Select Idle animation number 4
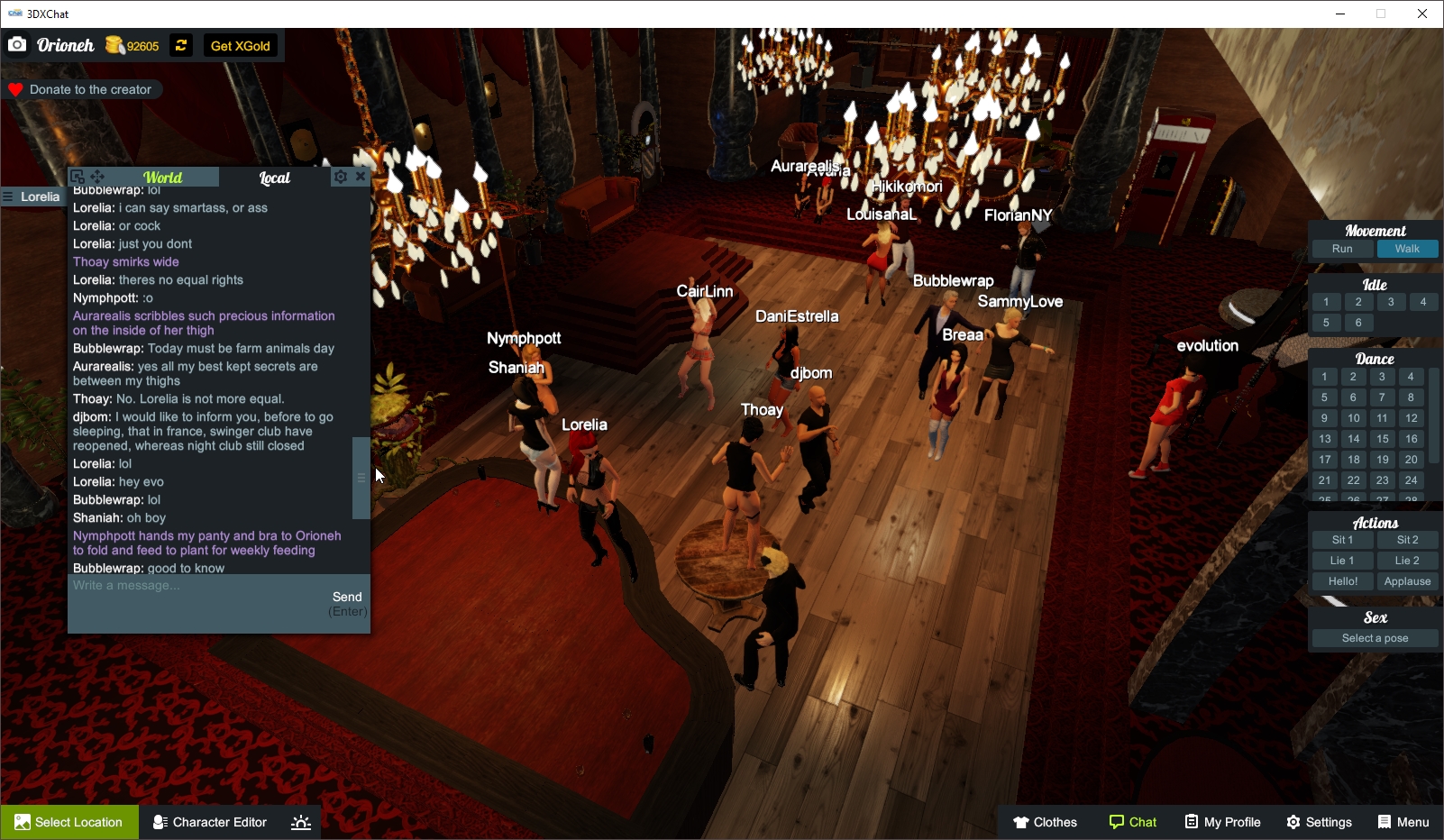 tap(1424, 302)
